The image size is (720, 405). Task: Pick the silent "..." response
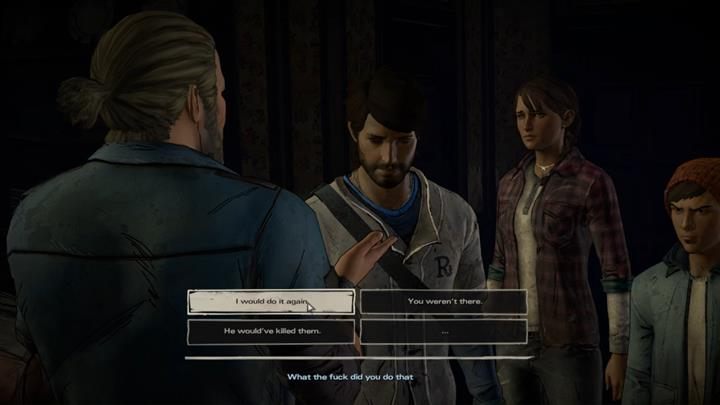443,329
